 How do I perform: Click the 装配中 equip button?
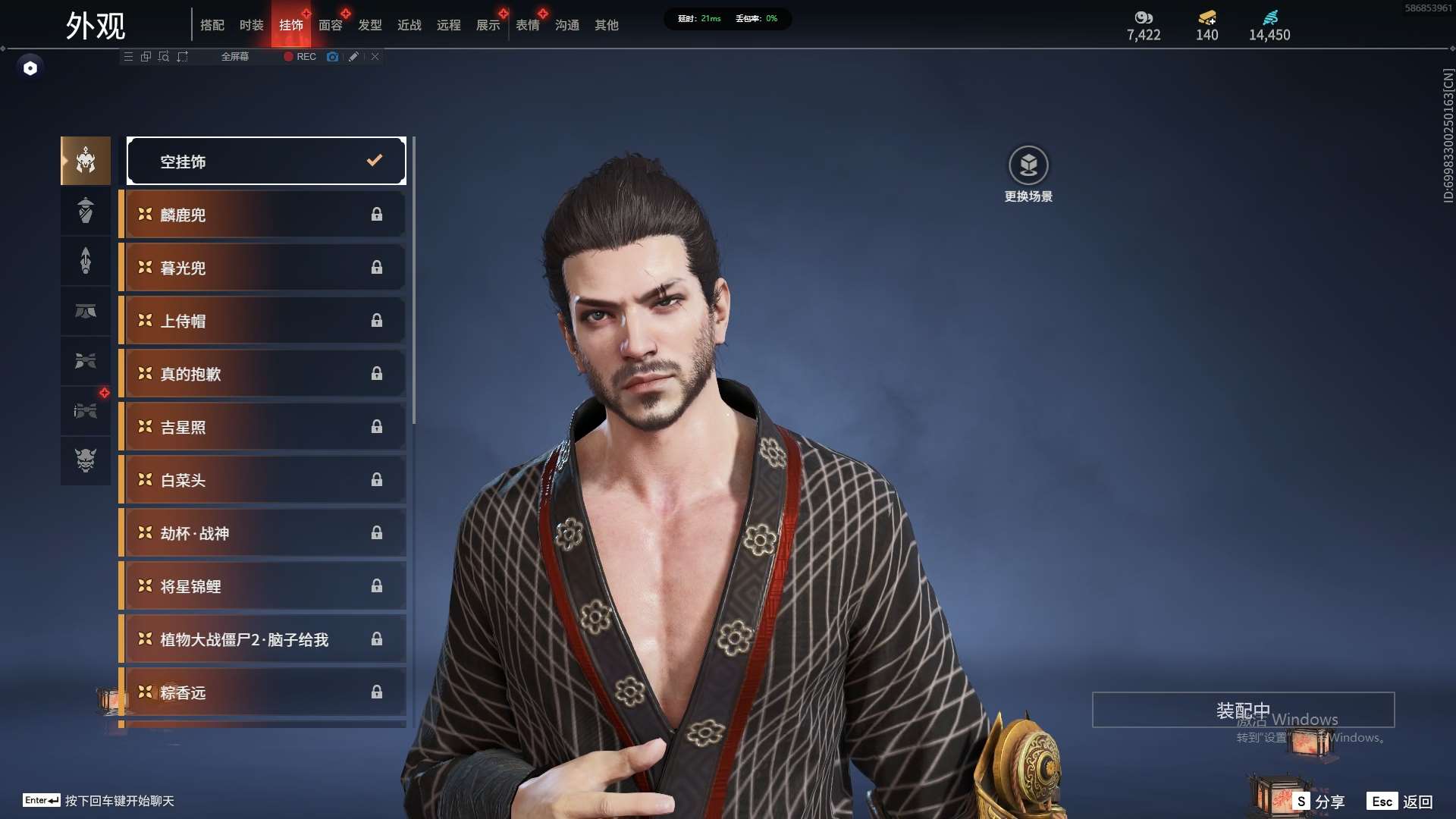coord(1243,710)
